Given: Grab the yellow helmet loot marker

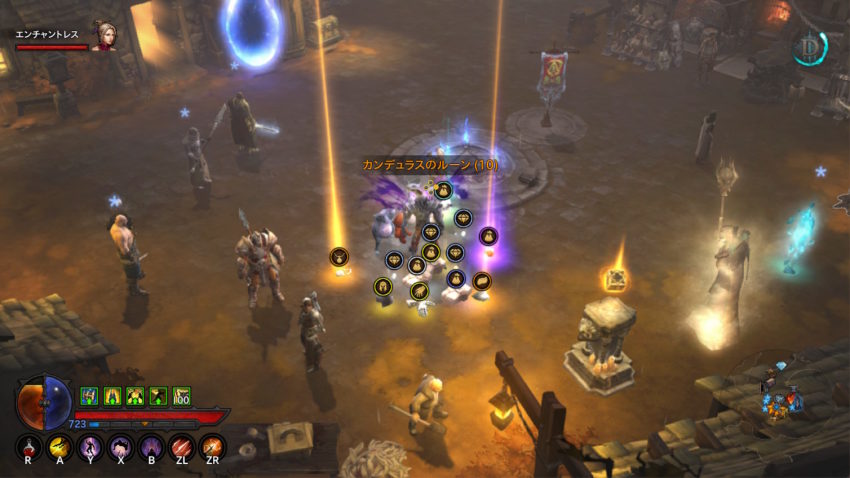Looking at the screenshot, I should 383,287.
